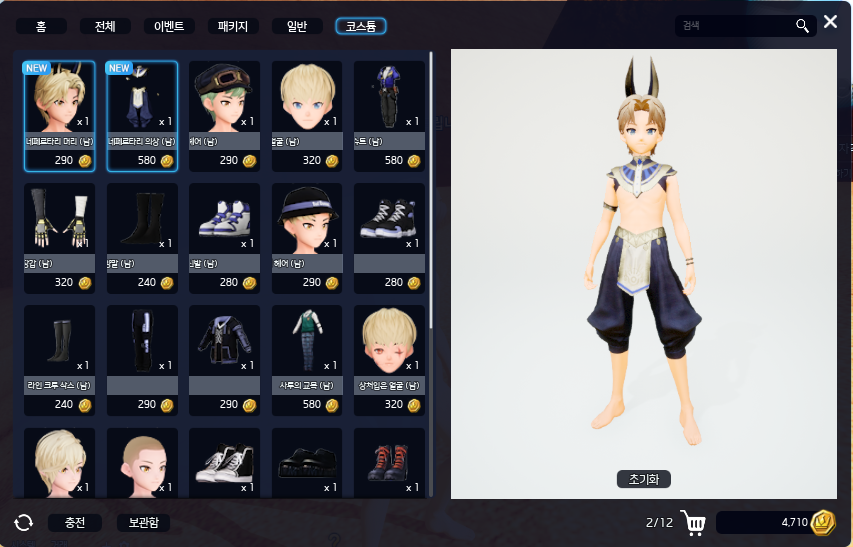Image resolution: width=853 pixels, height=547 pixels.
Task: Close the shop window
Action: [830, 22]
